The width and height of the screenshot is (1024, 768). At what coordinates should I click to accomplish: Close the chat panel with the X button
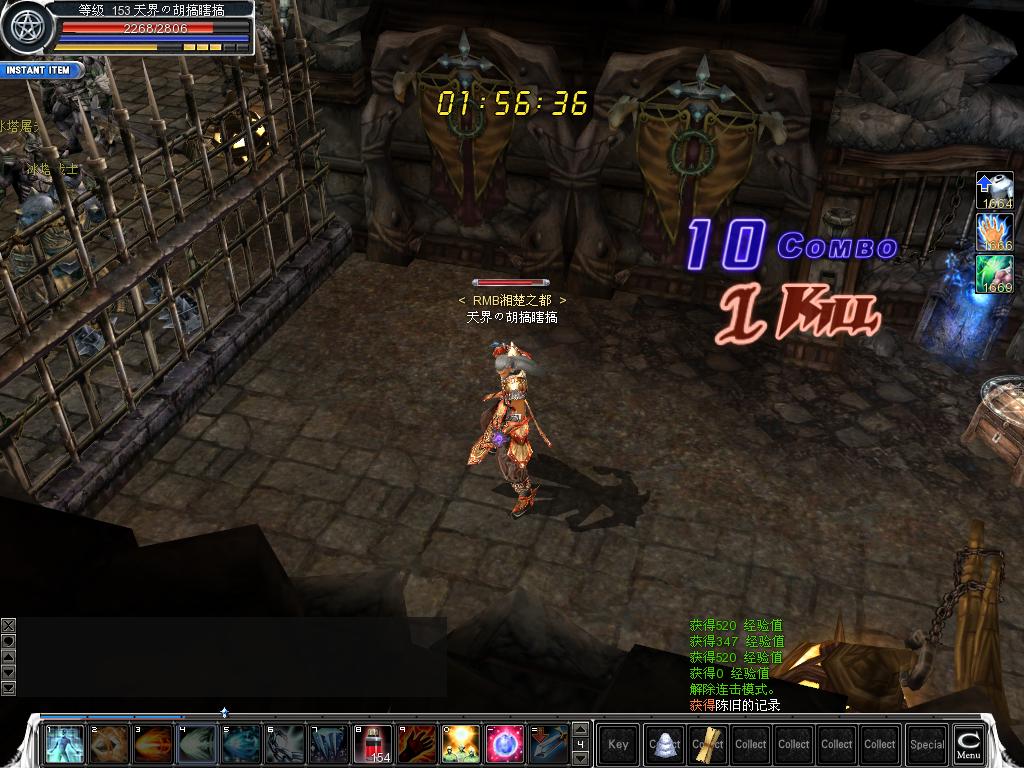point(8,625)
